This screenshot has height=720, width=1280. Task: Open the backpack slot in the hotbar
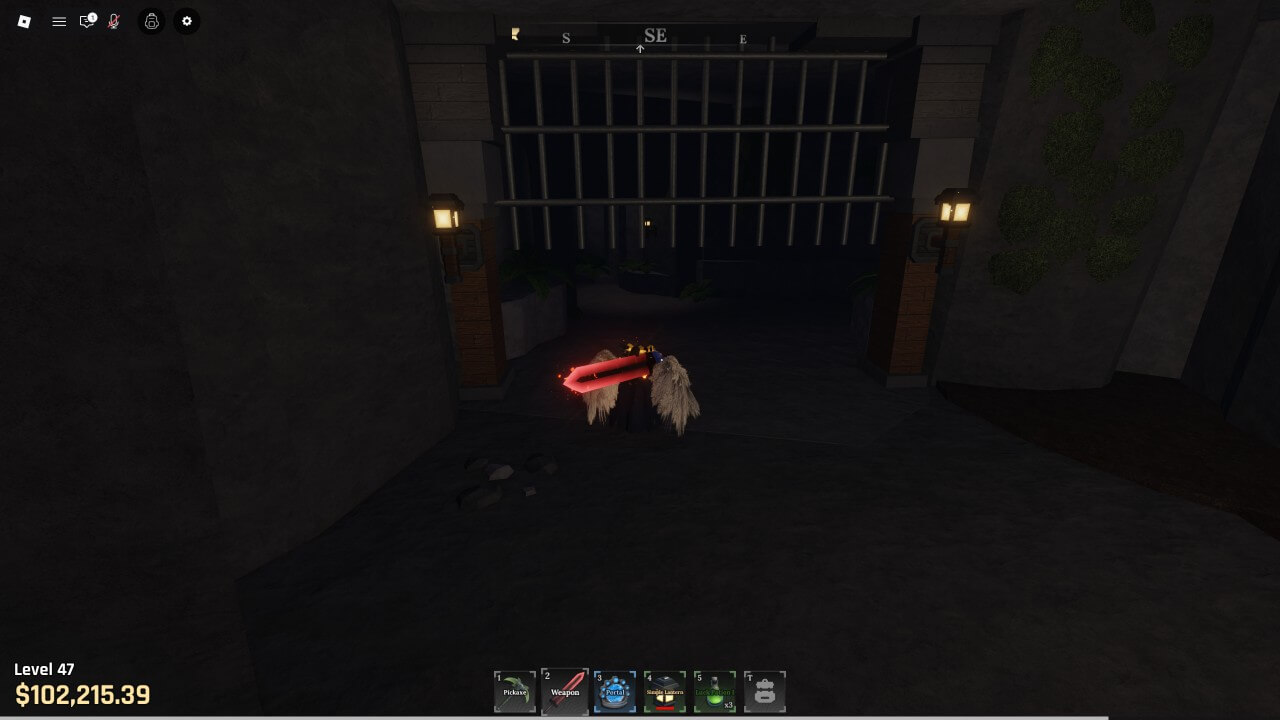pos(765,691)
